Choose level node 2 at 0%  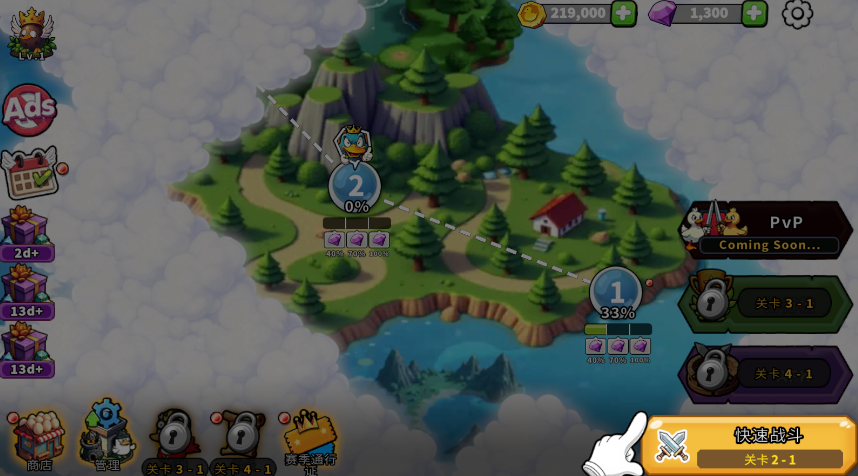(x=355, y=186)
